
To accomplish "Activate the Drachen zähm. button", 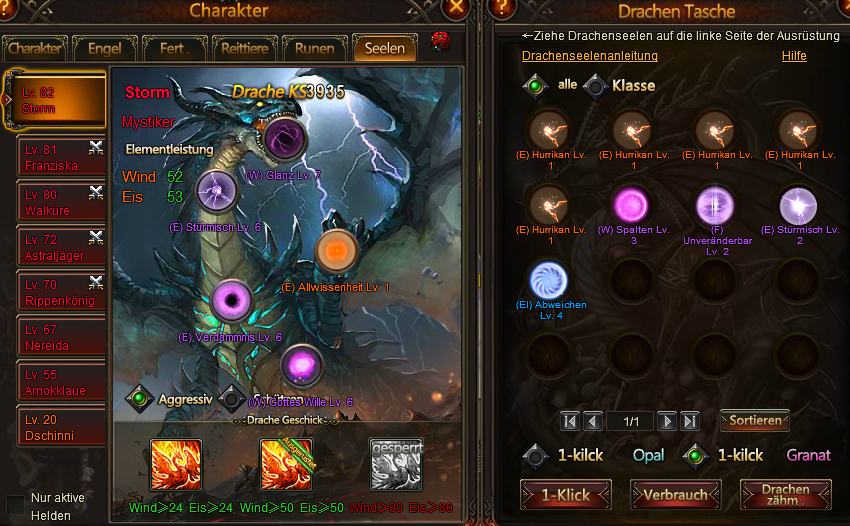I will coord(786,494).
